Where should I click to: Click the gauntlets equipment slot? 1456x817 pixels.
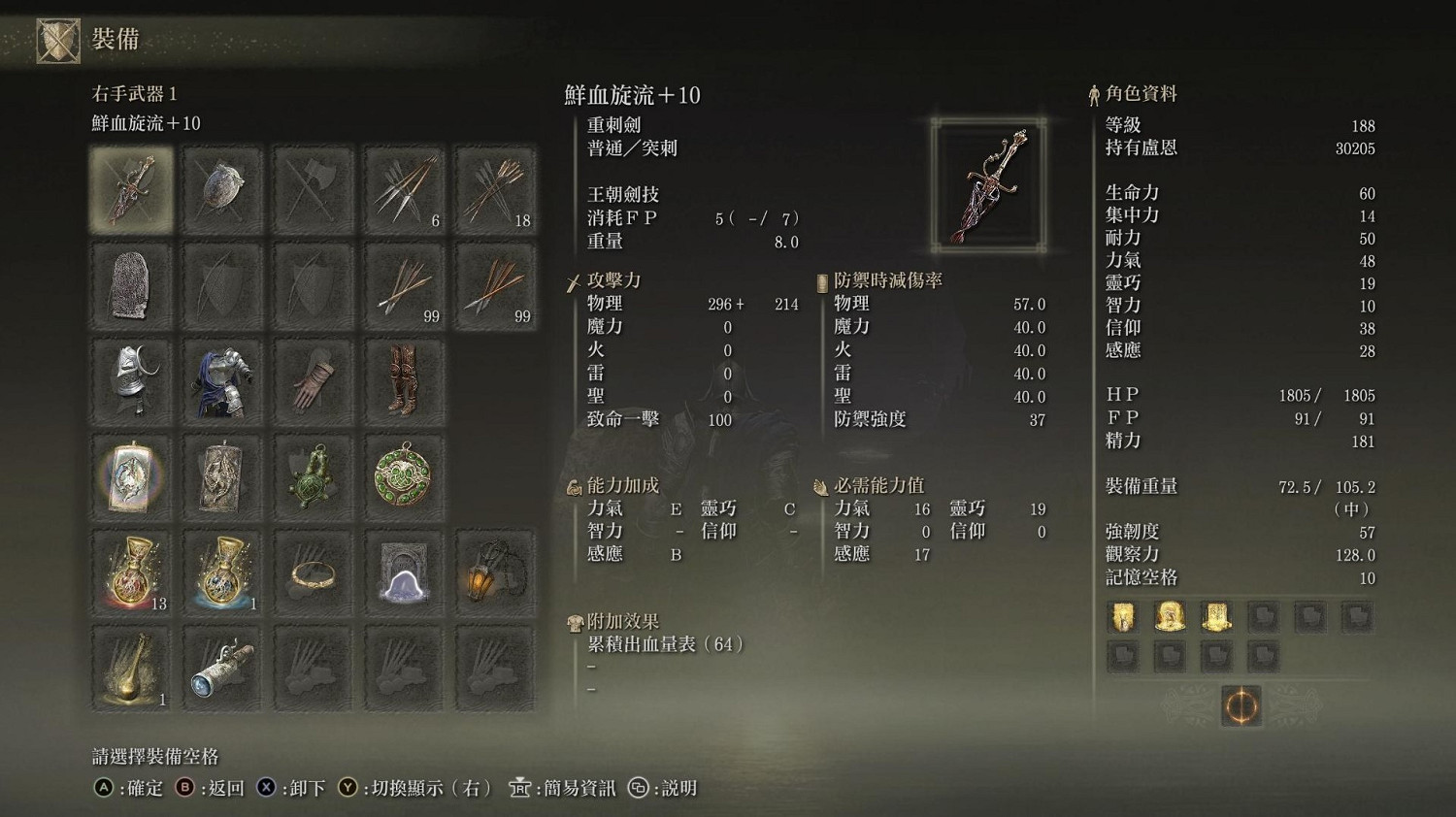313,379
